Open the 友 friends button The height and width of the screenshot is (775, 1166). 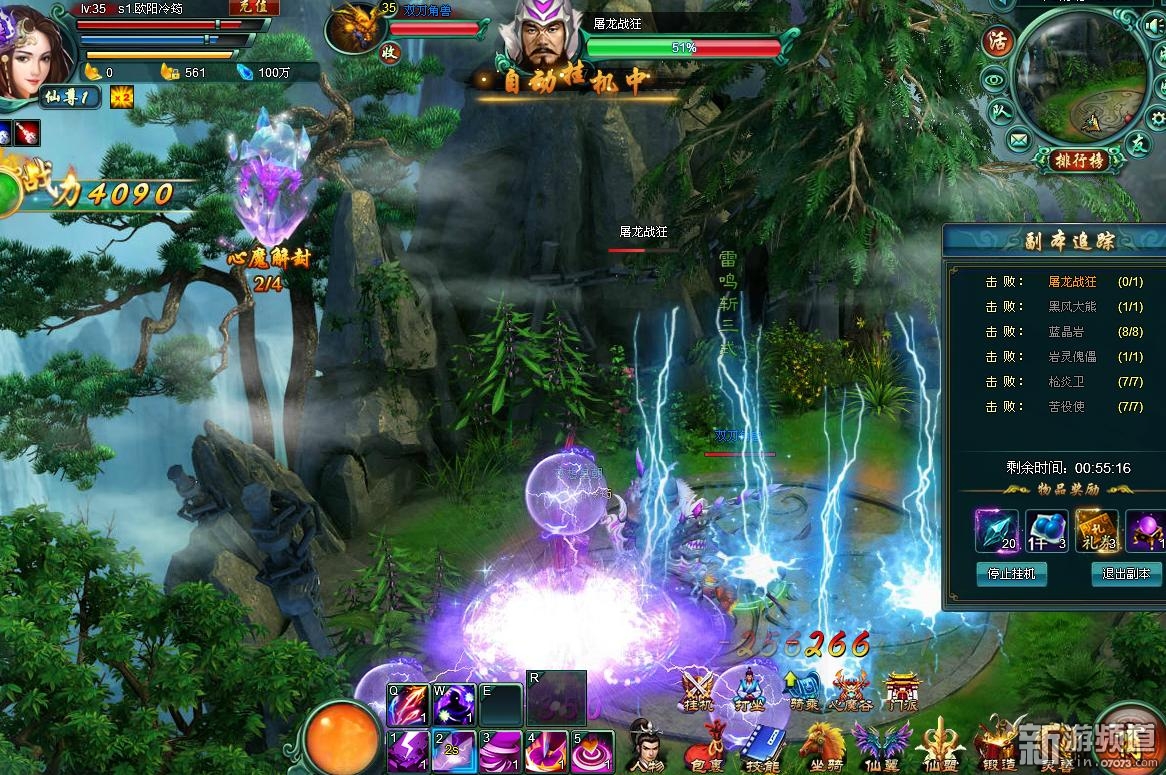click(x=1138, y=143)
